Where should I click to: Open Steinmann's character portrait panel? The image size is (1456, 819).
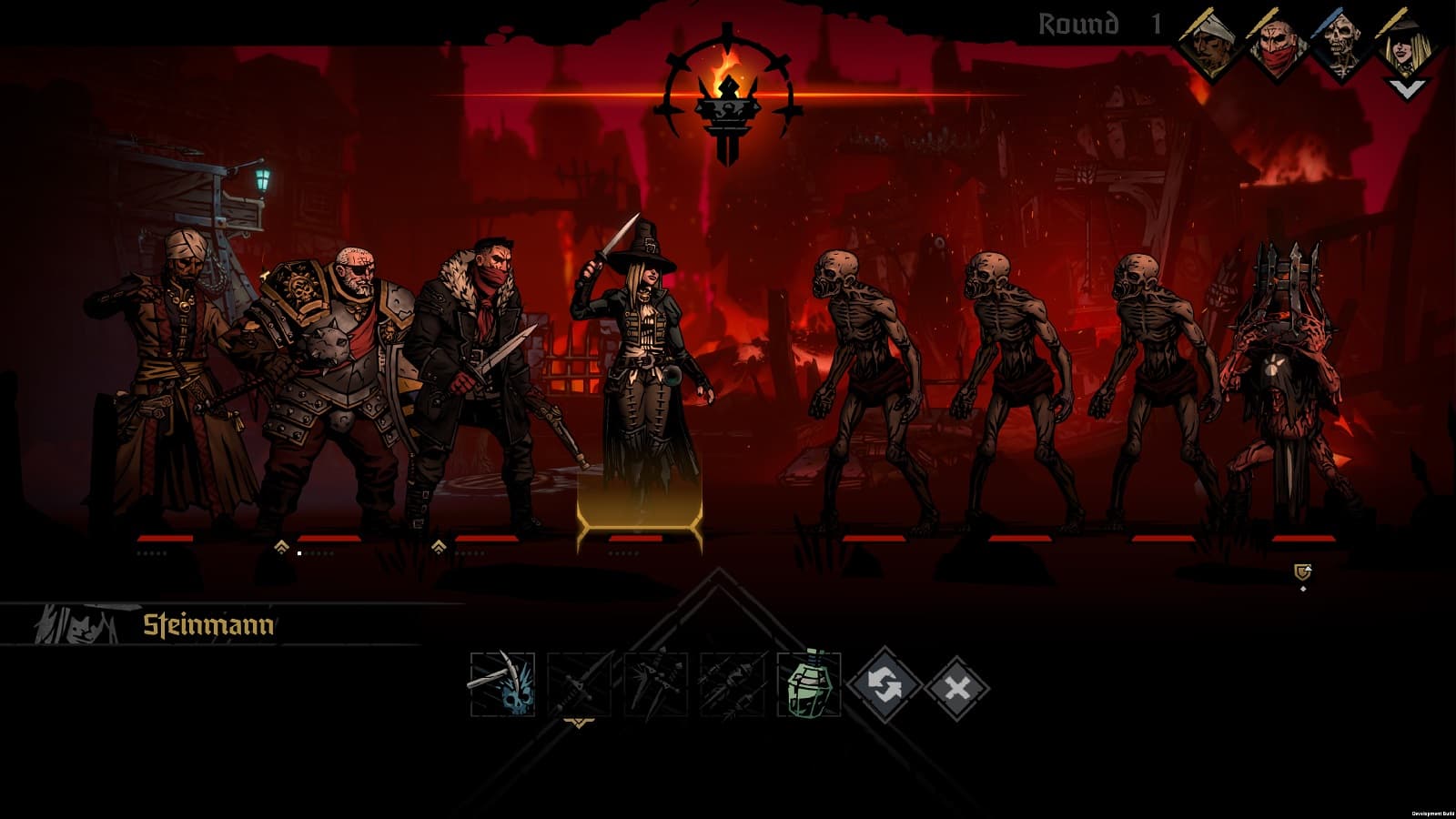coord(77,623)
